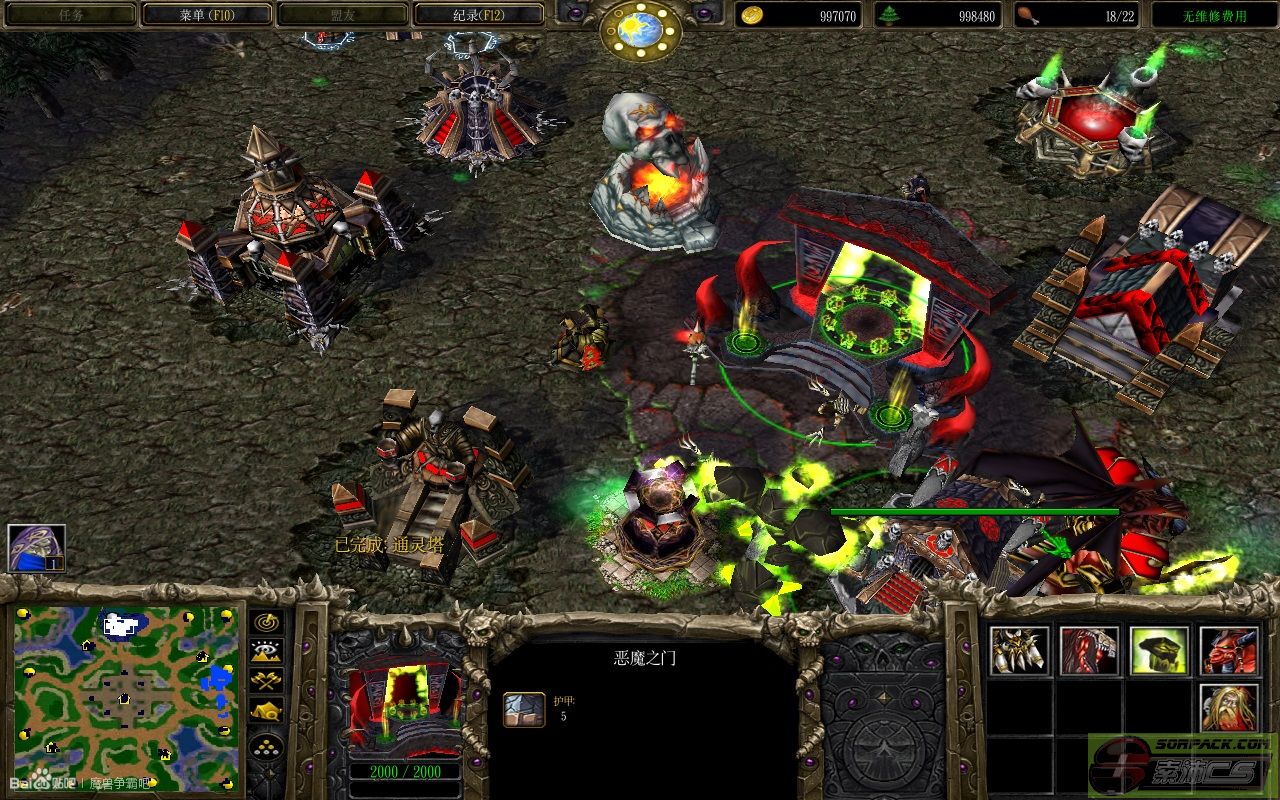The width and height of the screenshot is (1280, 800).
Task: Open the 纪录 (F12) message log
Action: click(x=478, y=15)
